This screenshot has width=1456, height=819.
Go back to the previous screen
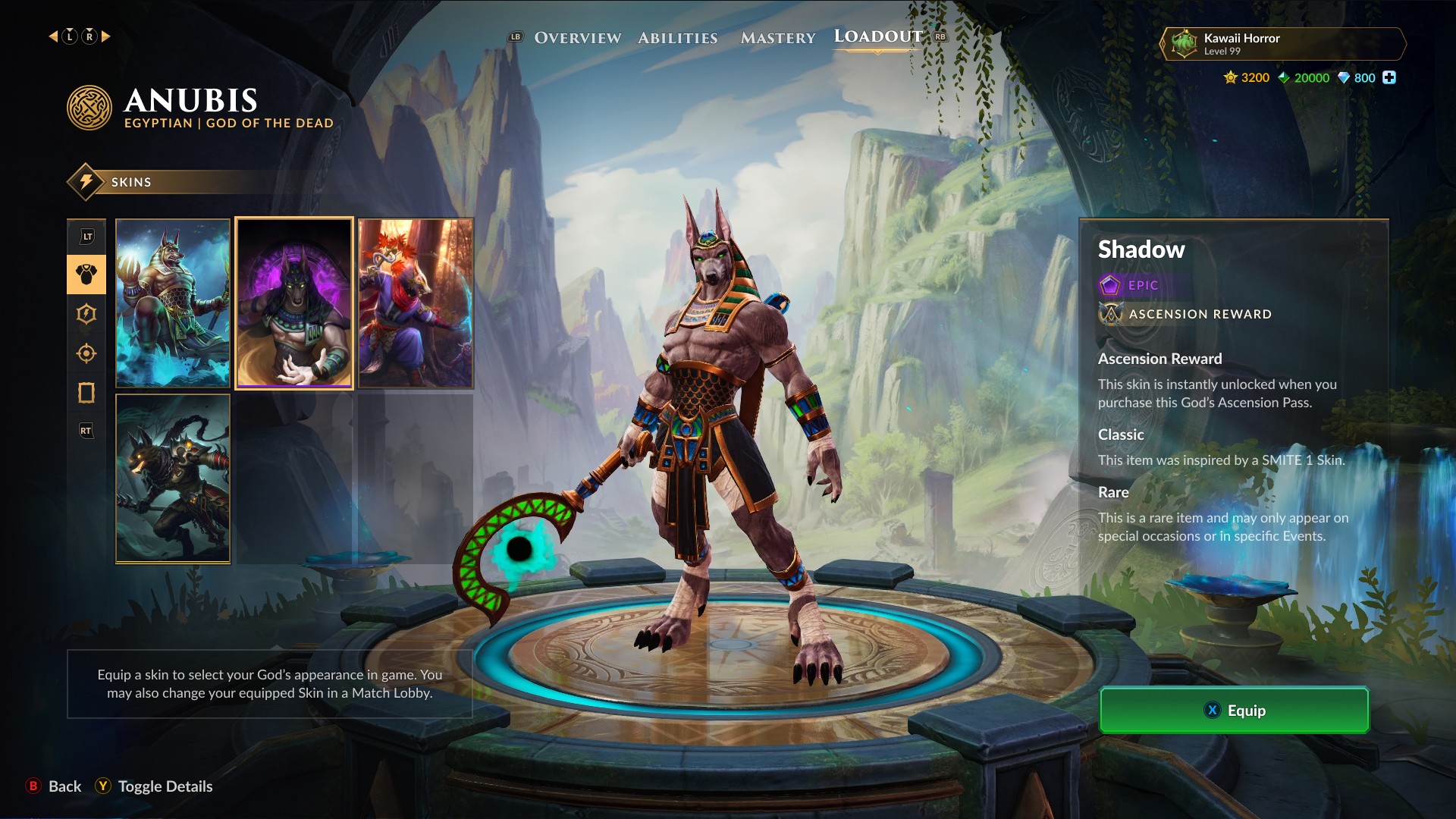pos(55,786)
